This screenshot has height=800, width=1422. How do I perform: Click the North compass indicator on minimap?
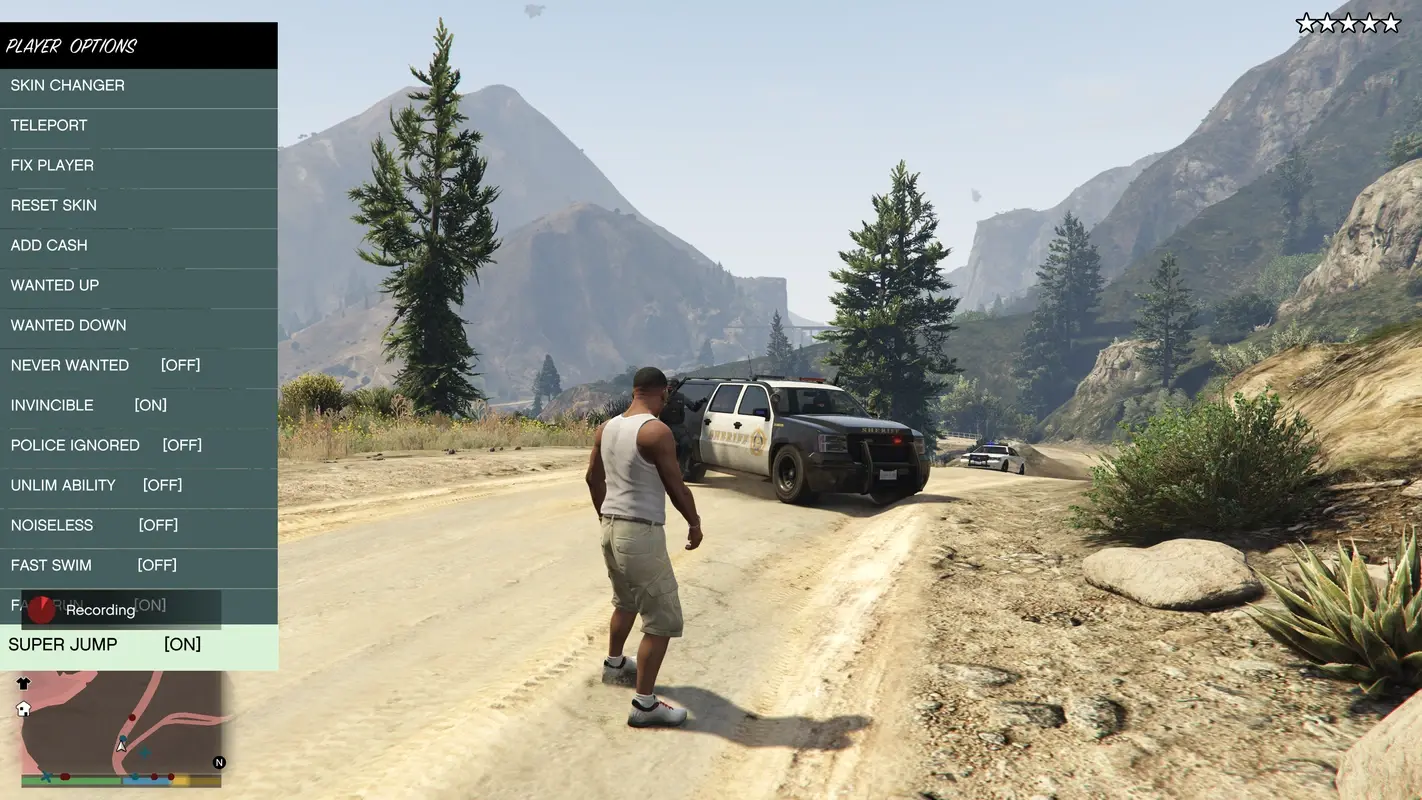[218, 763]
